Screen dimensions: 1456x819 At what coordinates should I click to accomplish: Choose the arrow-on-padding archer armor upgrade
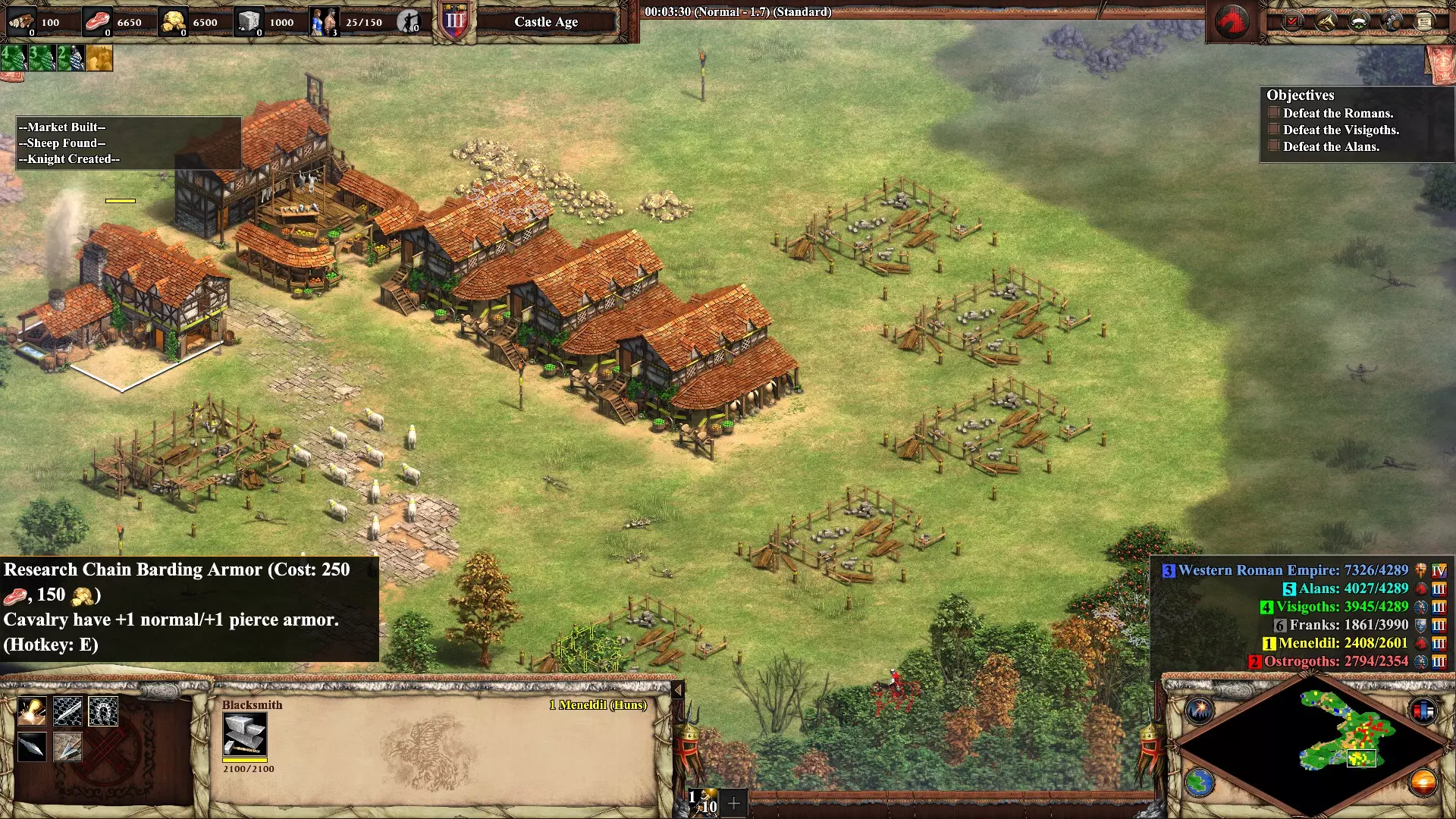(x=67, y=748)
